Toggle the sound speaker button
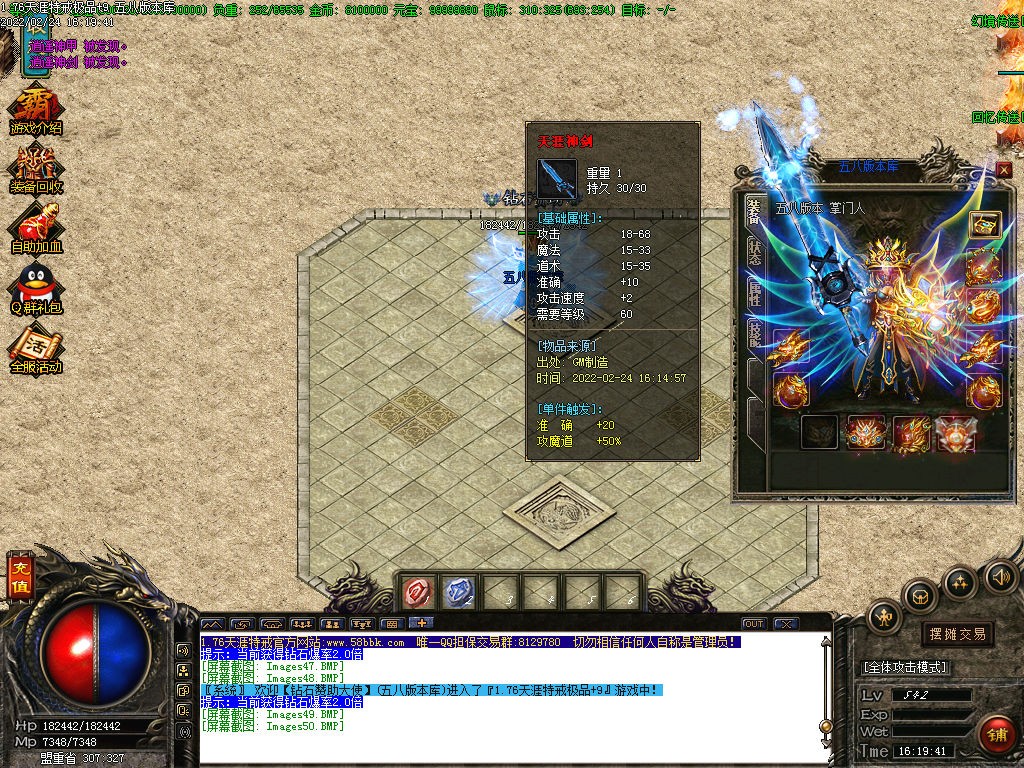The image size is (1024, 768). [1000, 577]
